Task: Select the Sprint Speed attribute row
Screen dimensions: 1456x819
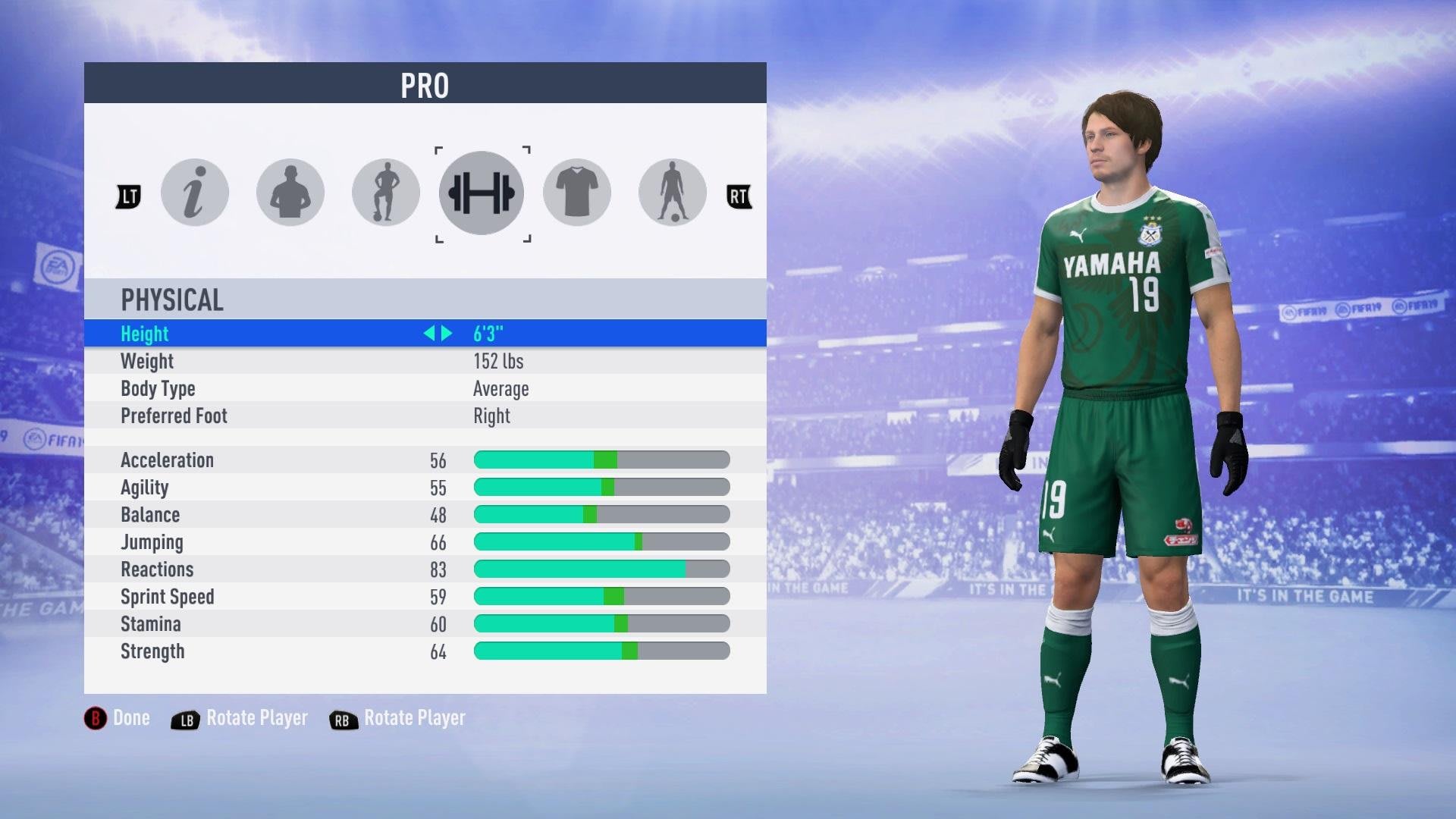Action: click(425, 596)
